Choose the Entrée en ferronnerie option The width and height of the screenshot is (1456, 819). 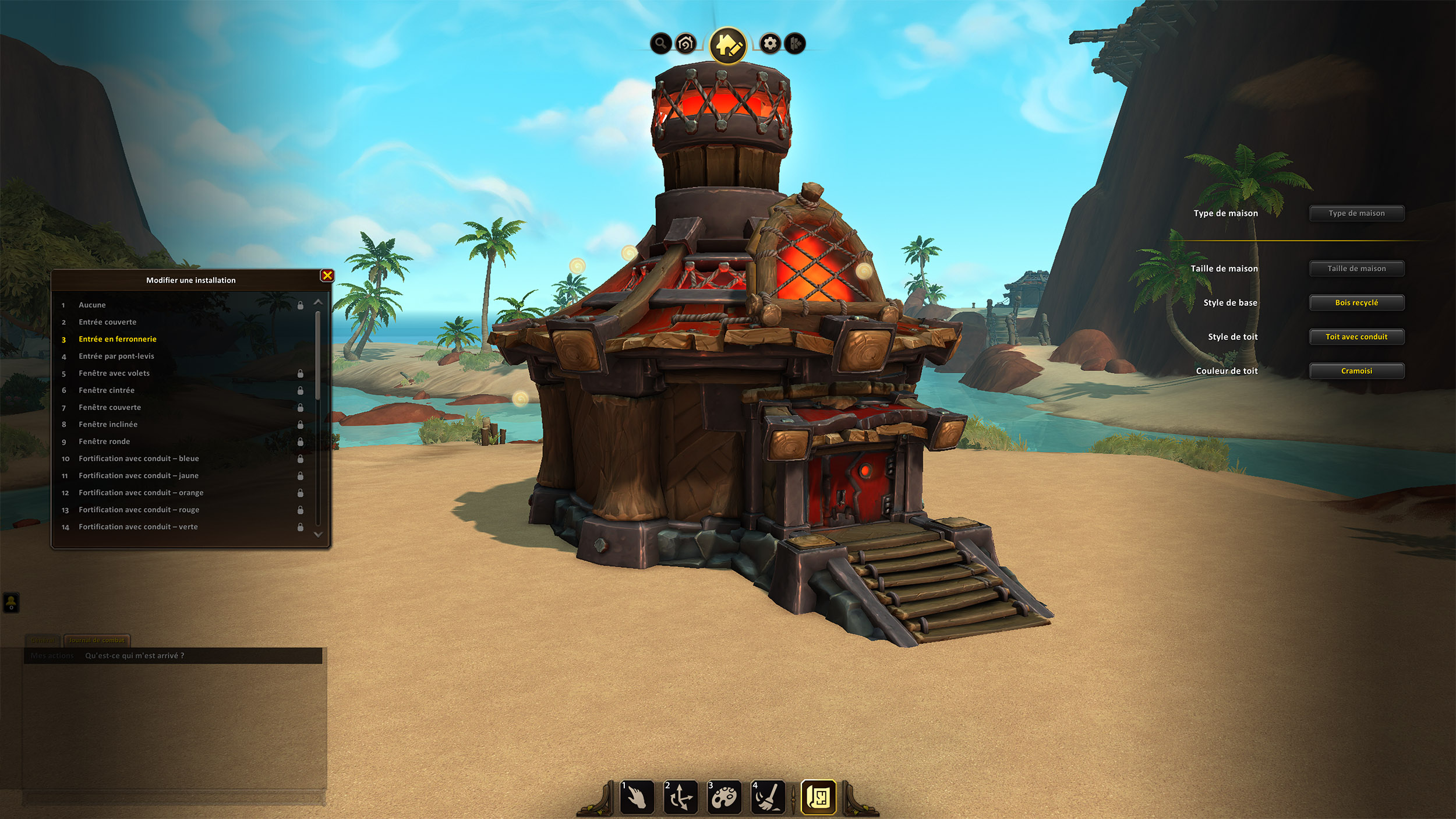[118, 339]
